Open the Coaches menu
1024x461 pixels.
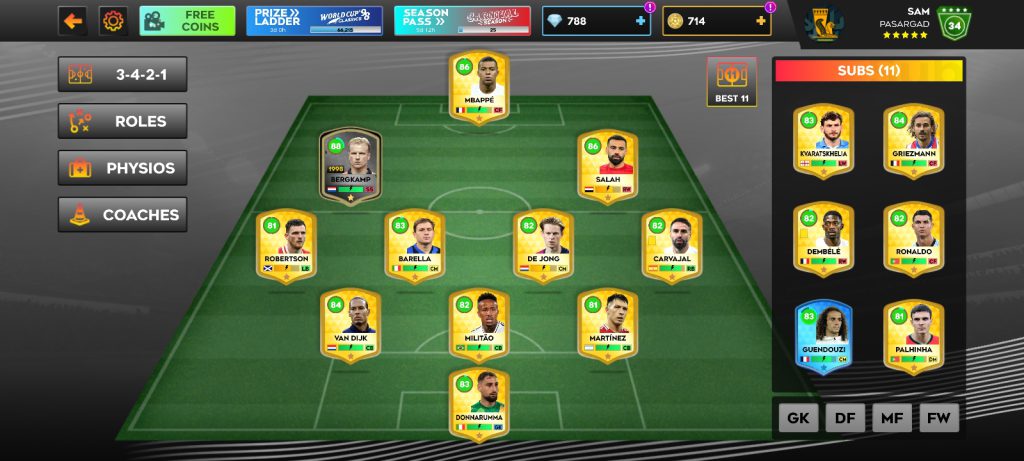point(122,214)
